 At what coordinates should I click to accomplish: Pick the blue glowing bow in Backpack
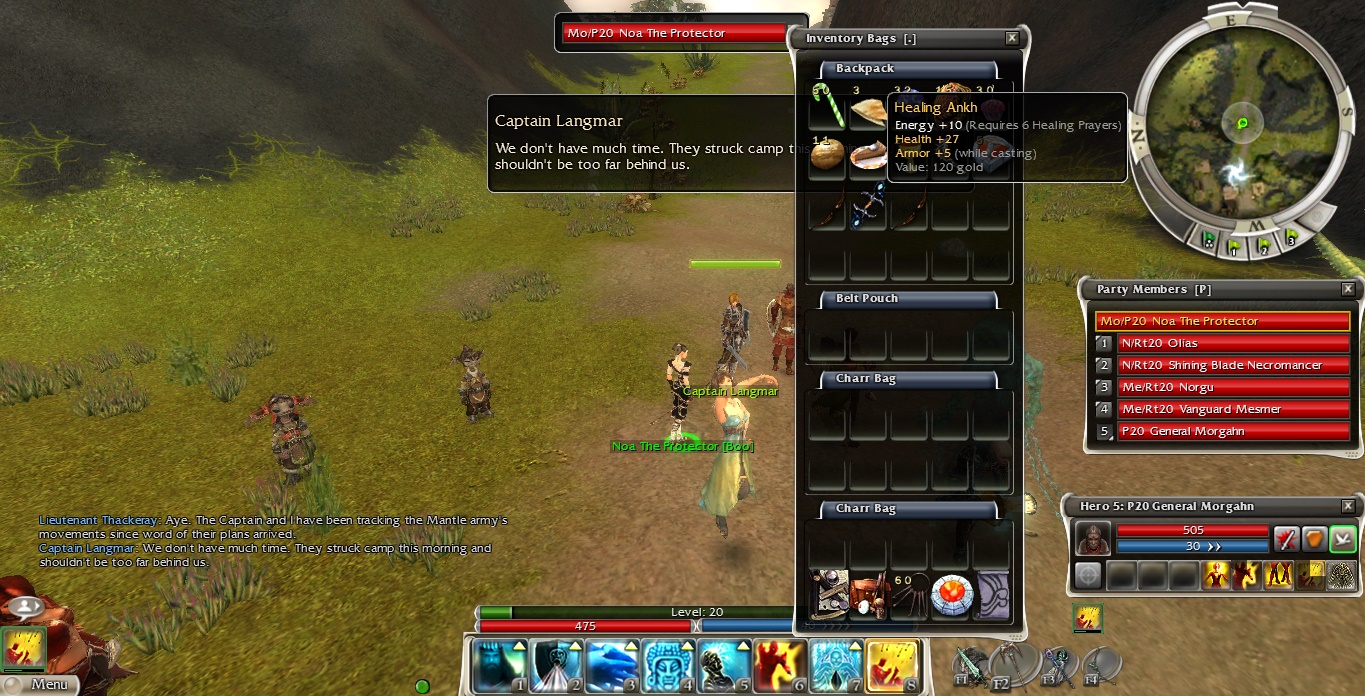868,208
